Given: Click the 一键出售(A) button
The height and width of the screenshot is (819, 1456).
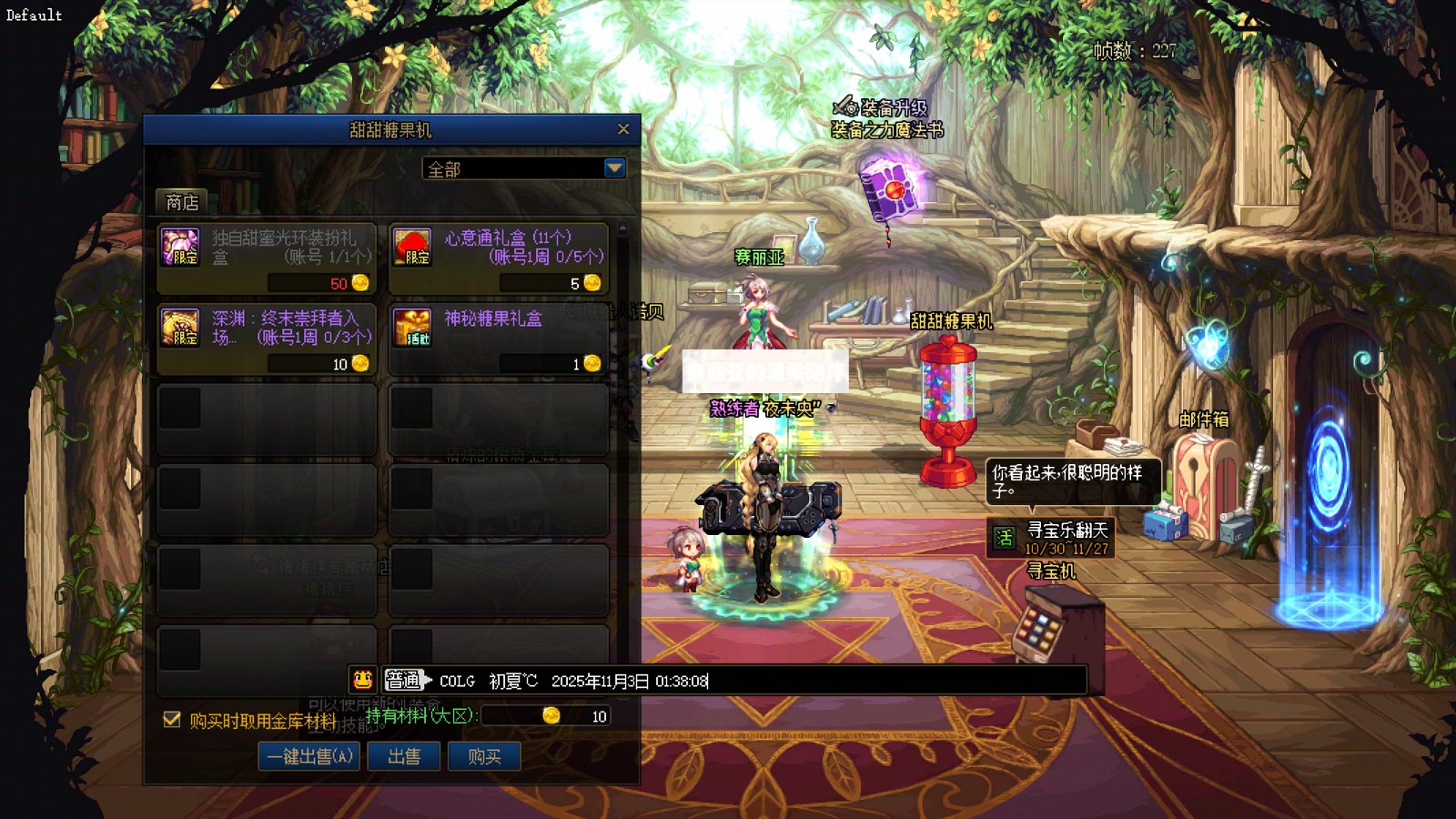Looking at the screenshot, I should (x=308, y=756).
